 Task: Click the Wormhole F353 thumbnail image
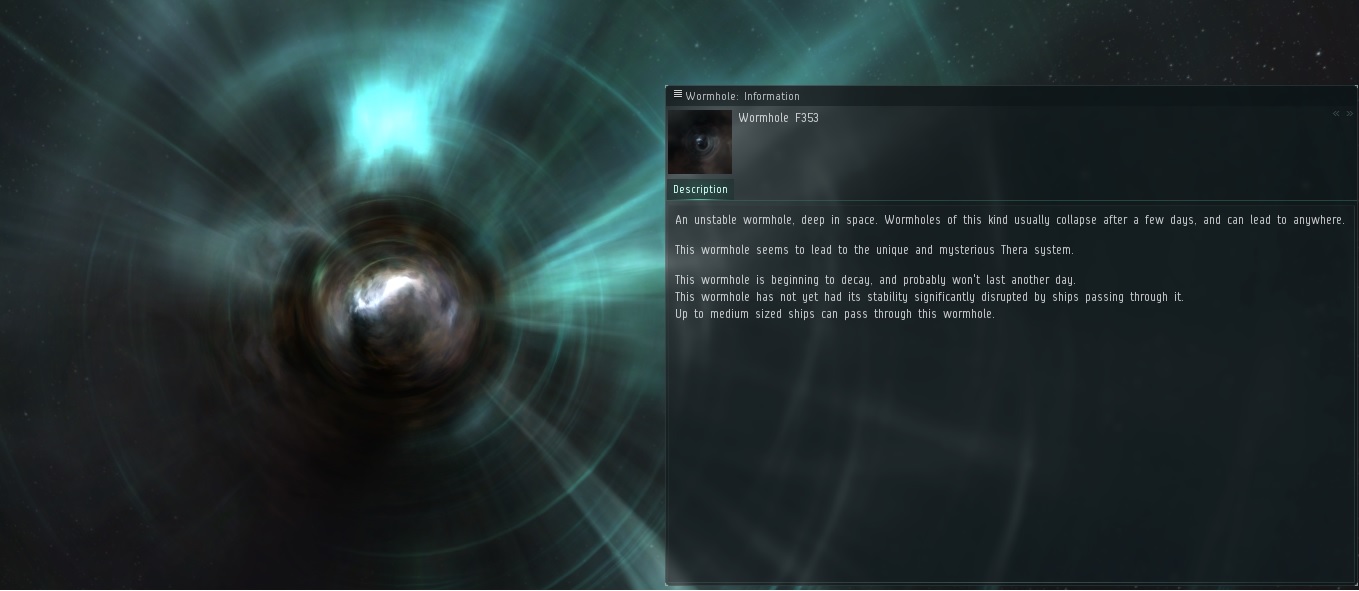(700, 142)
